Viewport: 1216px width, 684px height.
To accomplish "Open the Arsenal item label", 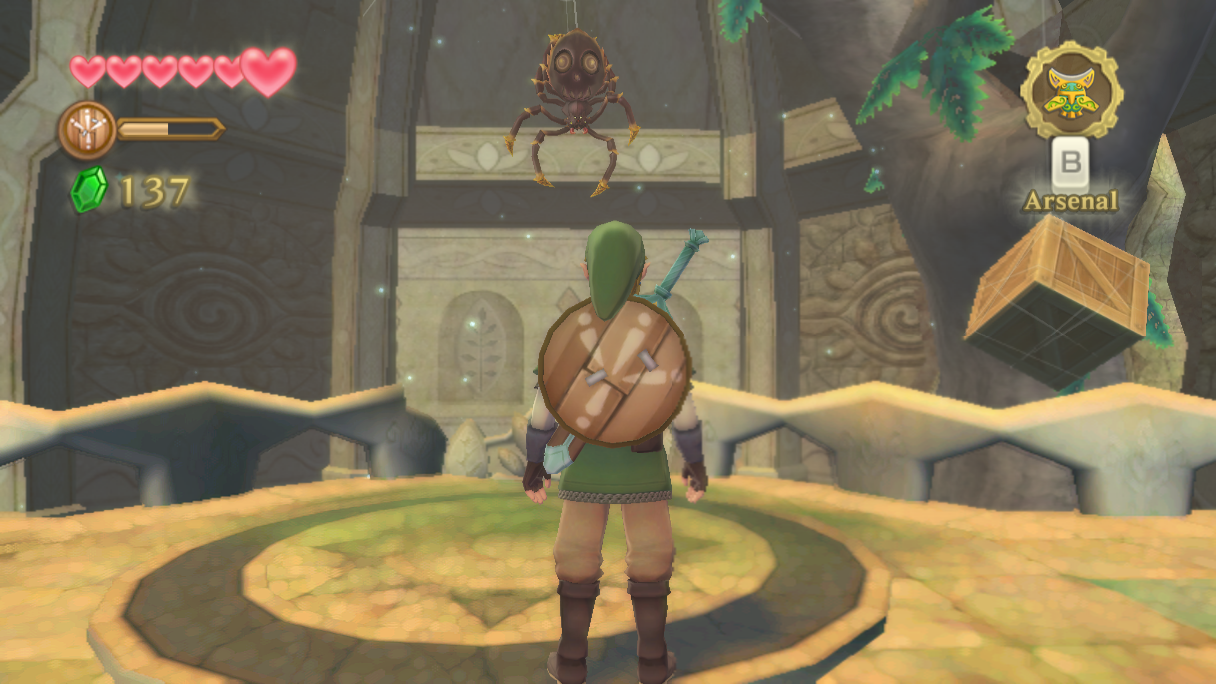I will tap(1070, 201).
